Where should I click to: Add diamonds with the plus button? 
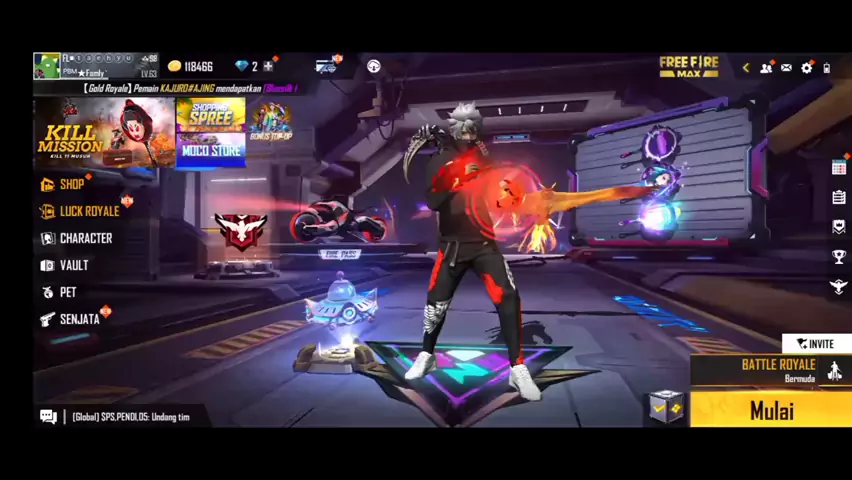coord(268,67)
